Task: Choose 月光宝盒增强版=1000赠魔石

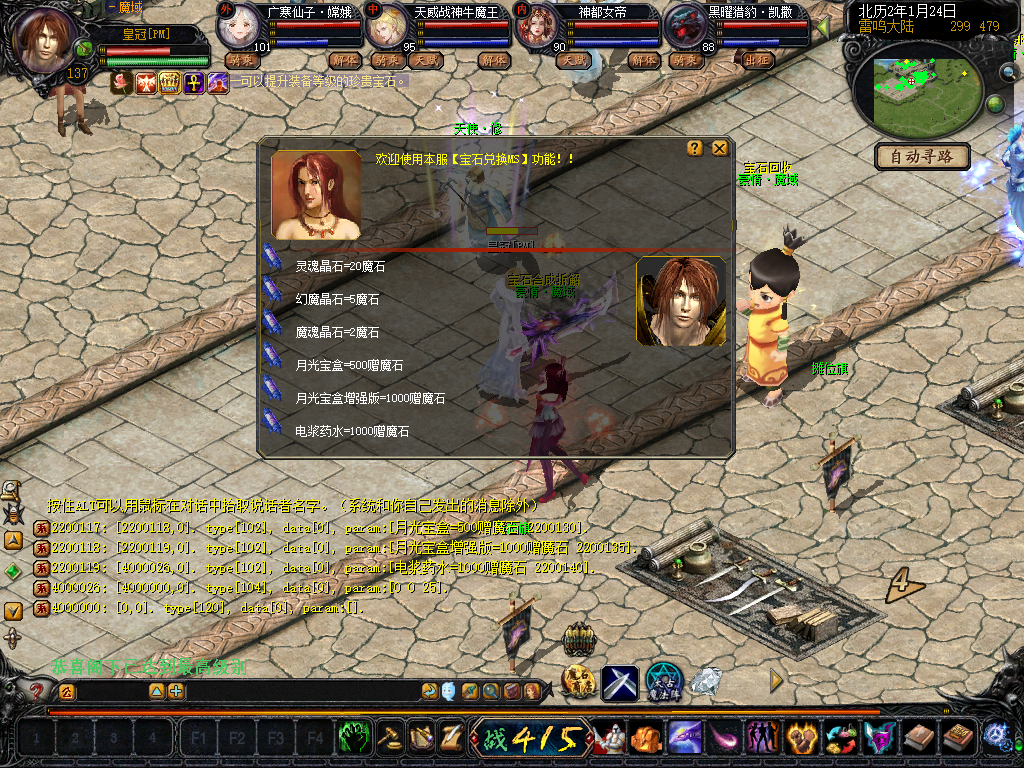Action: tap(369, 398)
